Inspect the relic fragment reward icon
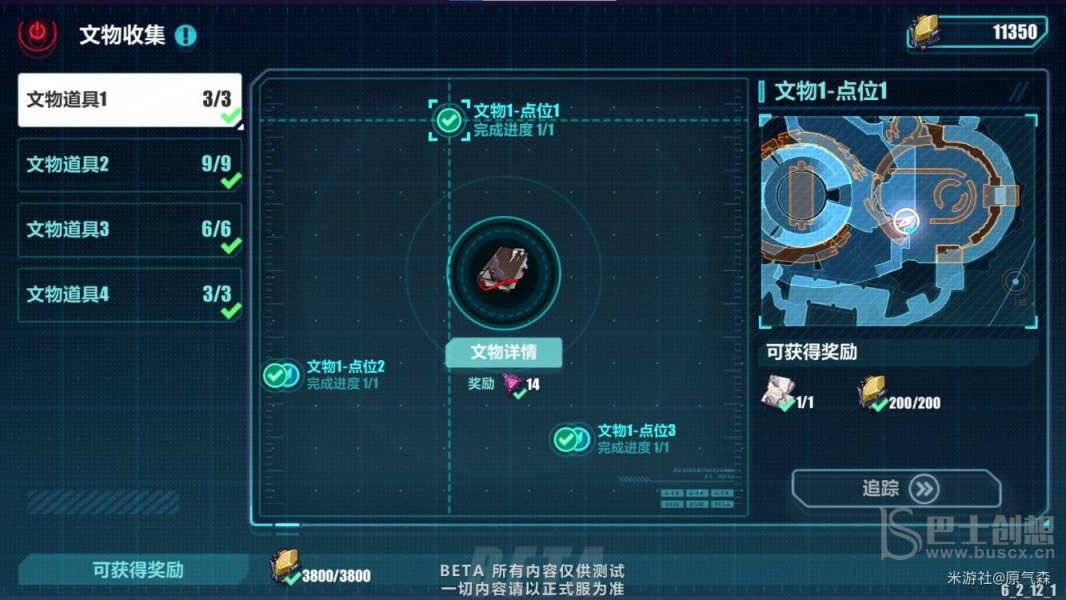Image resolution: width=1066 pixels, height=600 pixels. 778,394
